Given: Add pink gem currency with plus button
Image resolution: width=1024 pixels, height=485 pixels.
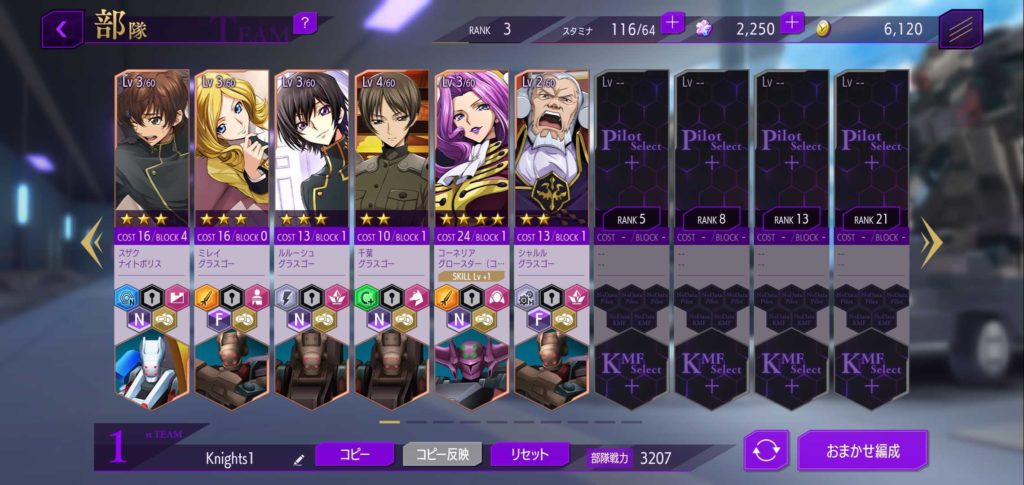Looking at the screenshot, I should point(792,22).
